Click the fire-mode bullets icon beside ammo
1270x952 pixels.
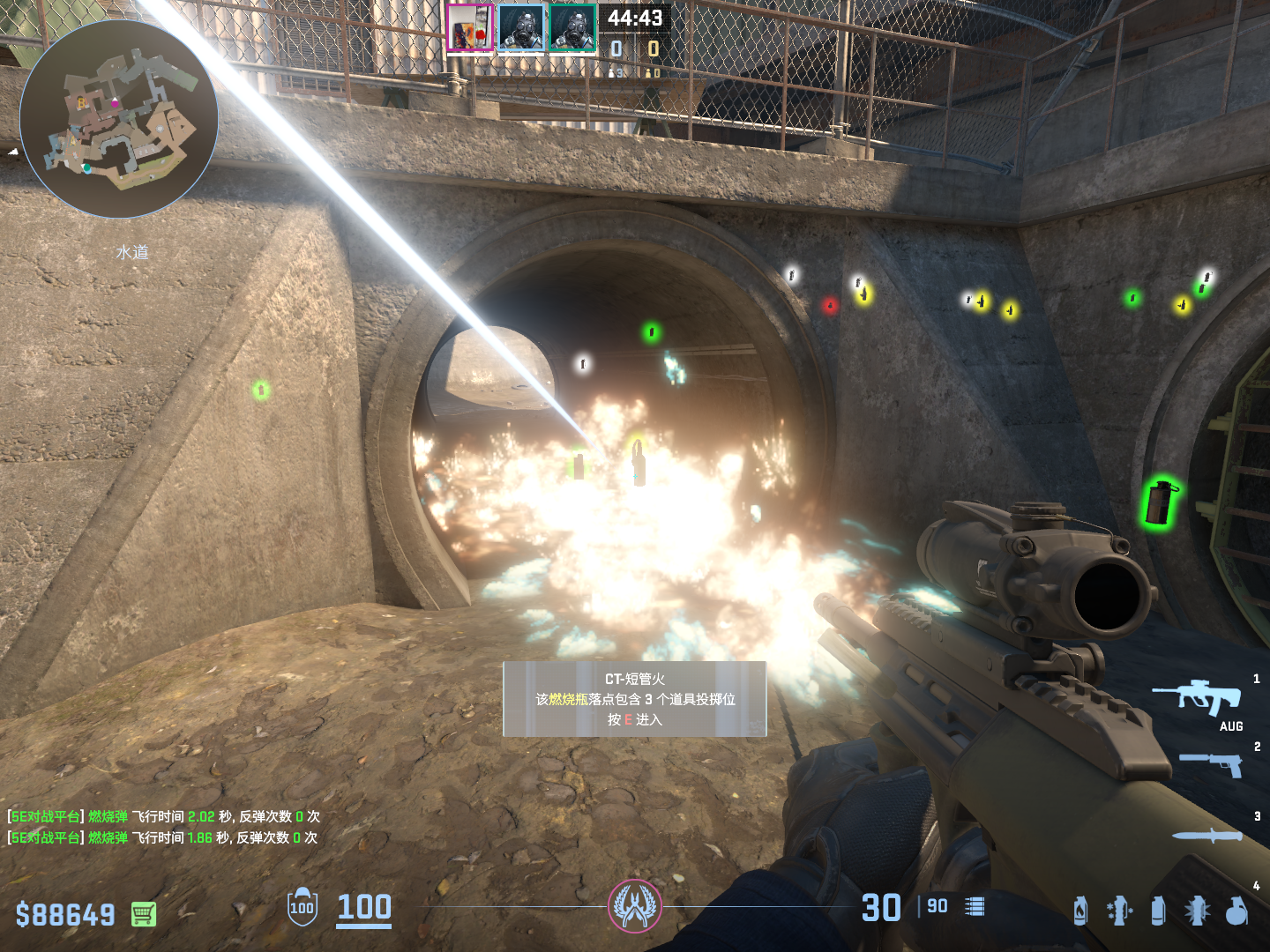975,907
